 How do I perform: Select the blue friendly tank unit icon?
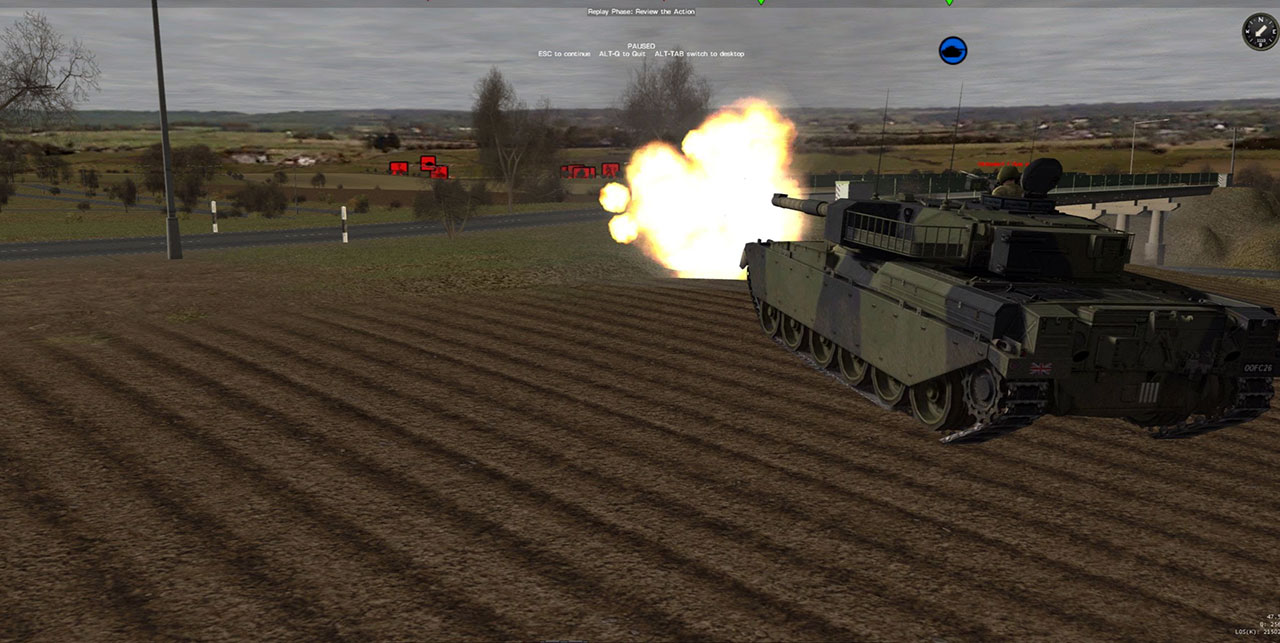tap(953, 50)
